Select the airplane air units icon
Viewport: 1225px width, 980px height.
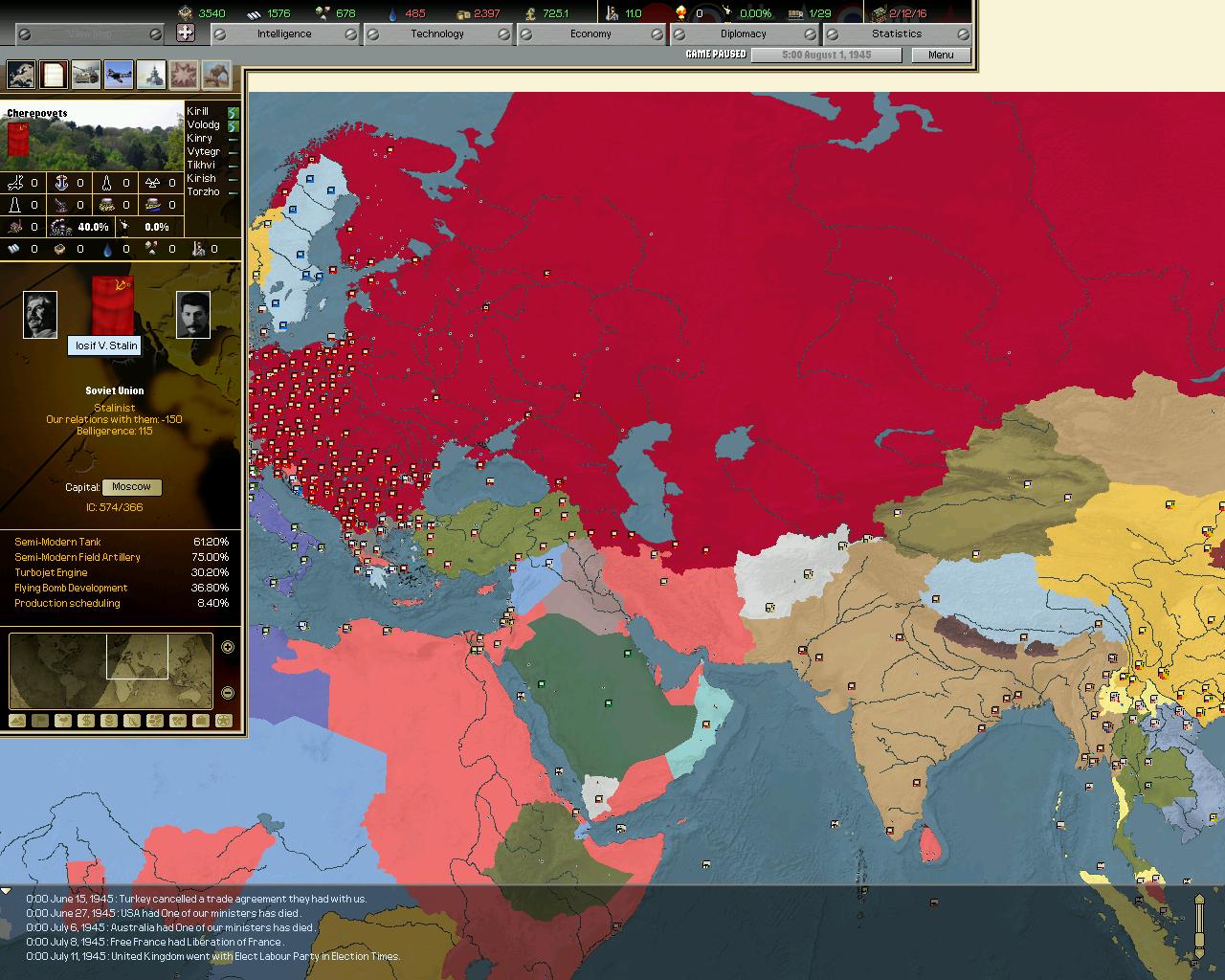119,74
